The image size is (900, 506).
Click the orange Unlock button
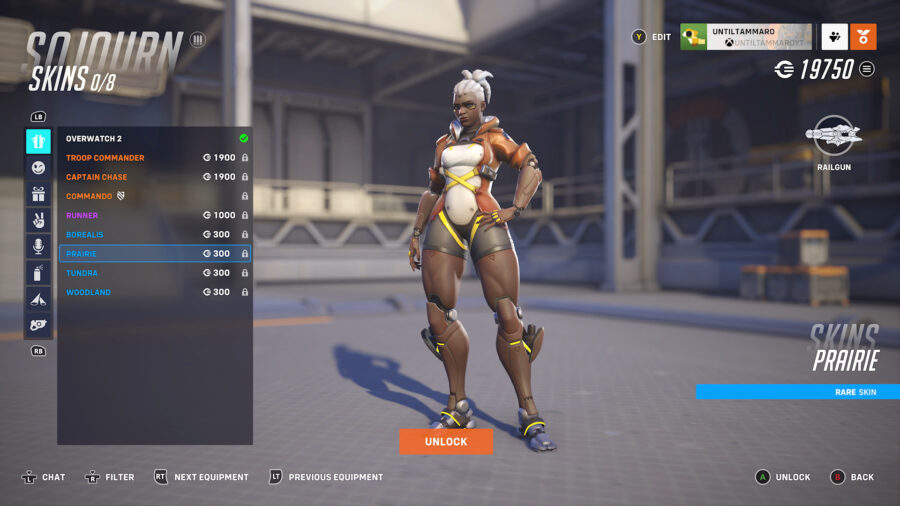(446, 441)
